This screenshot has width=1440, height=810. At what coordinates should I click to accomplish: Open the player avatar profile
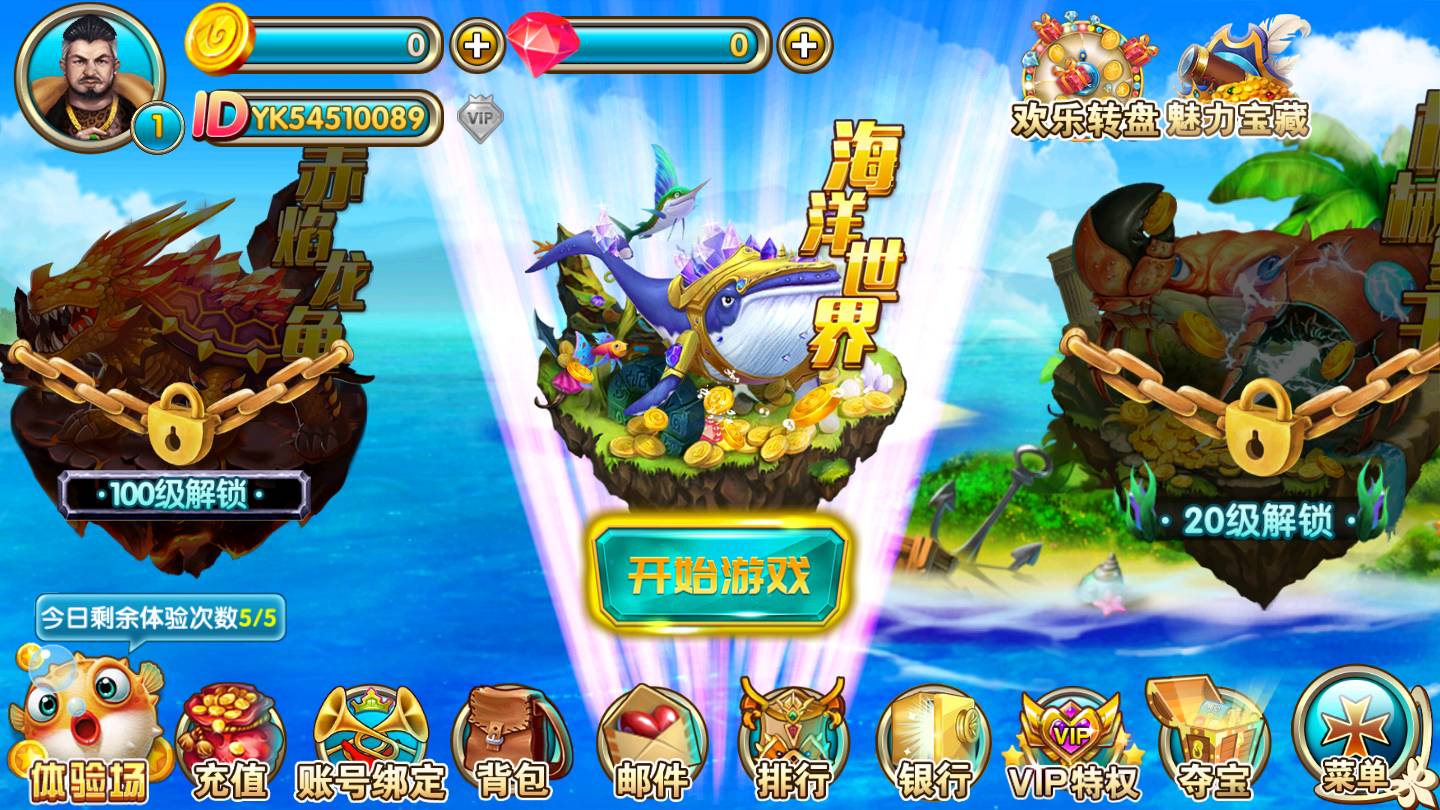click(90, 76)
